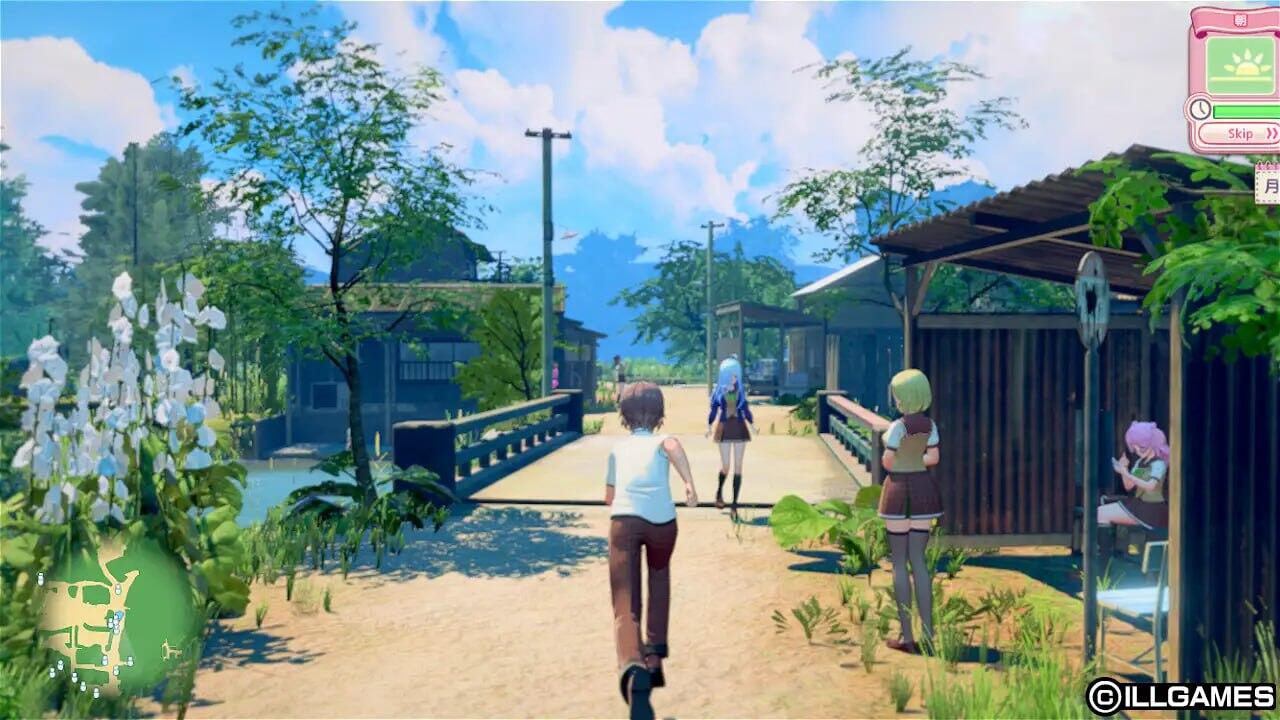Click the clock icon beside the time bar
Screen dimensions: 1280x720
point(1199,108)
